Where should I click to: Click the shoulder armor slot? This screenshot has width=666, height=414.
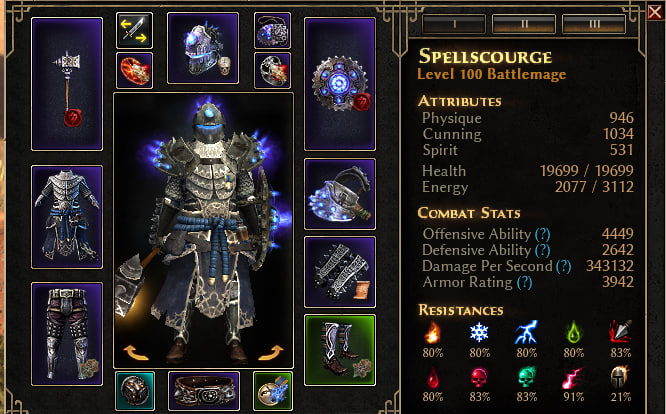point(340,193)
